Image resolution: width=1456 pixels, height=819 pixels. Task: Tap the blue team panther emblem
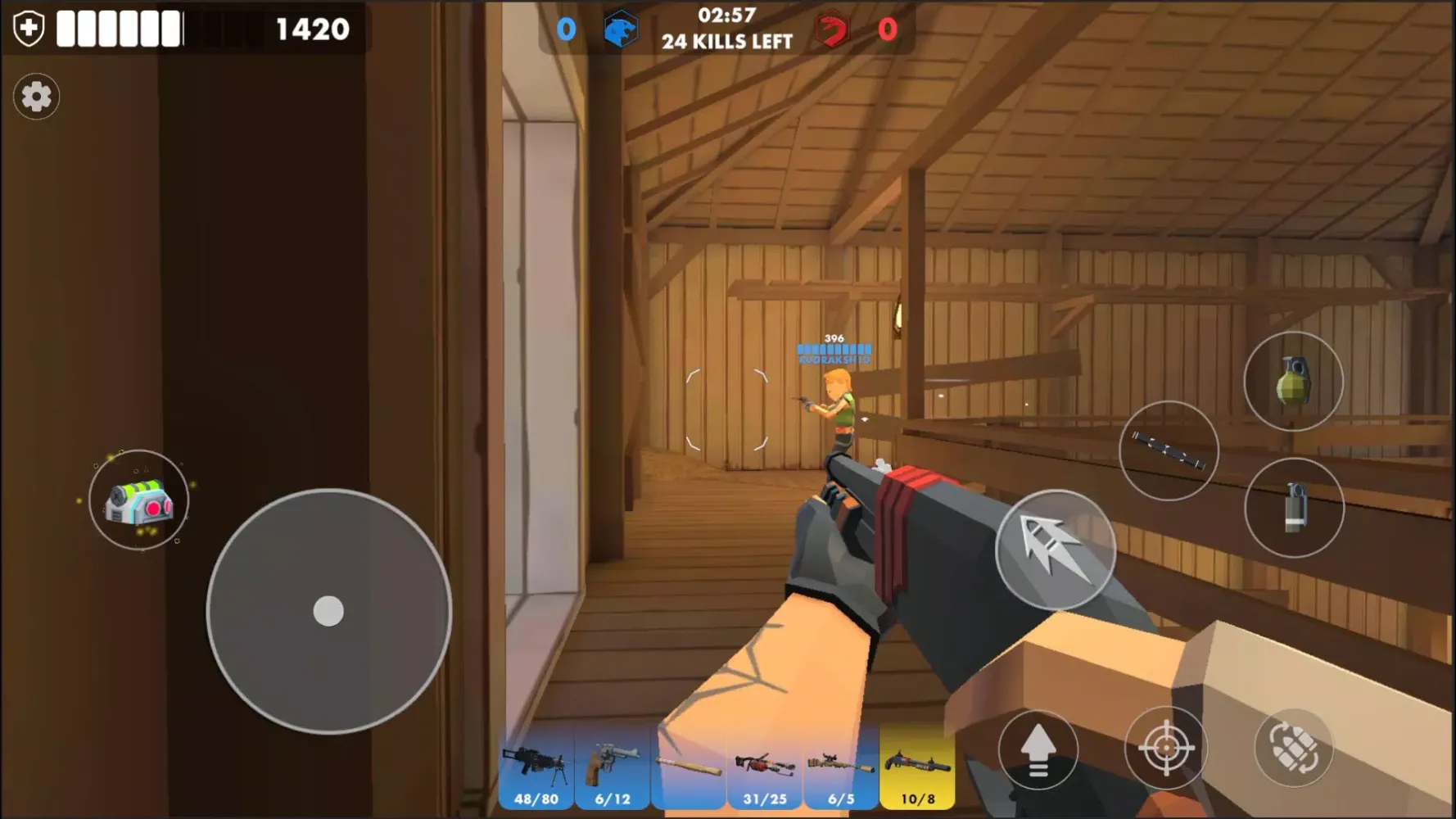click(620, 28)
